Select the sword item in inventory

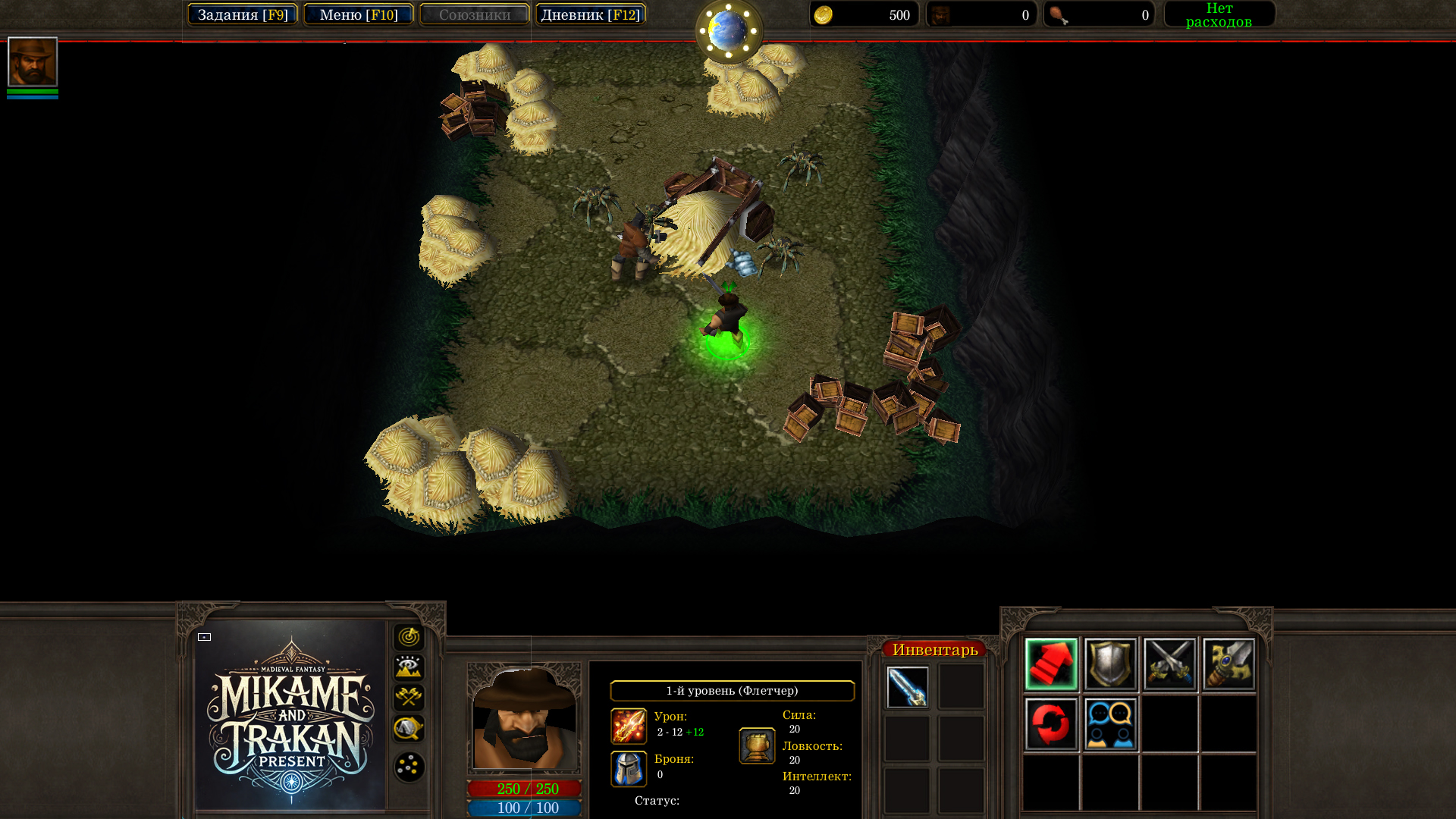[908, 687]
